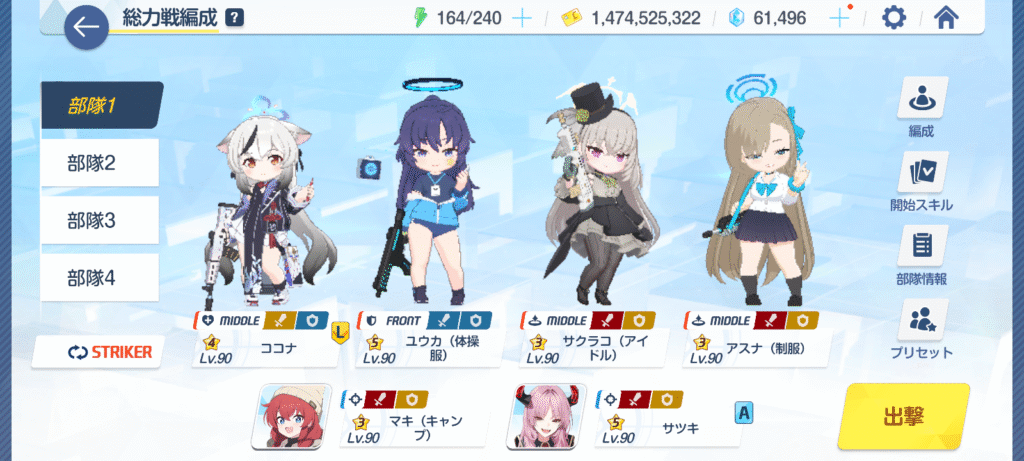Viewport: 1024px width, 461px height.
Task: Open the プリセット presets menu
Action: tap(921, 330)
